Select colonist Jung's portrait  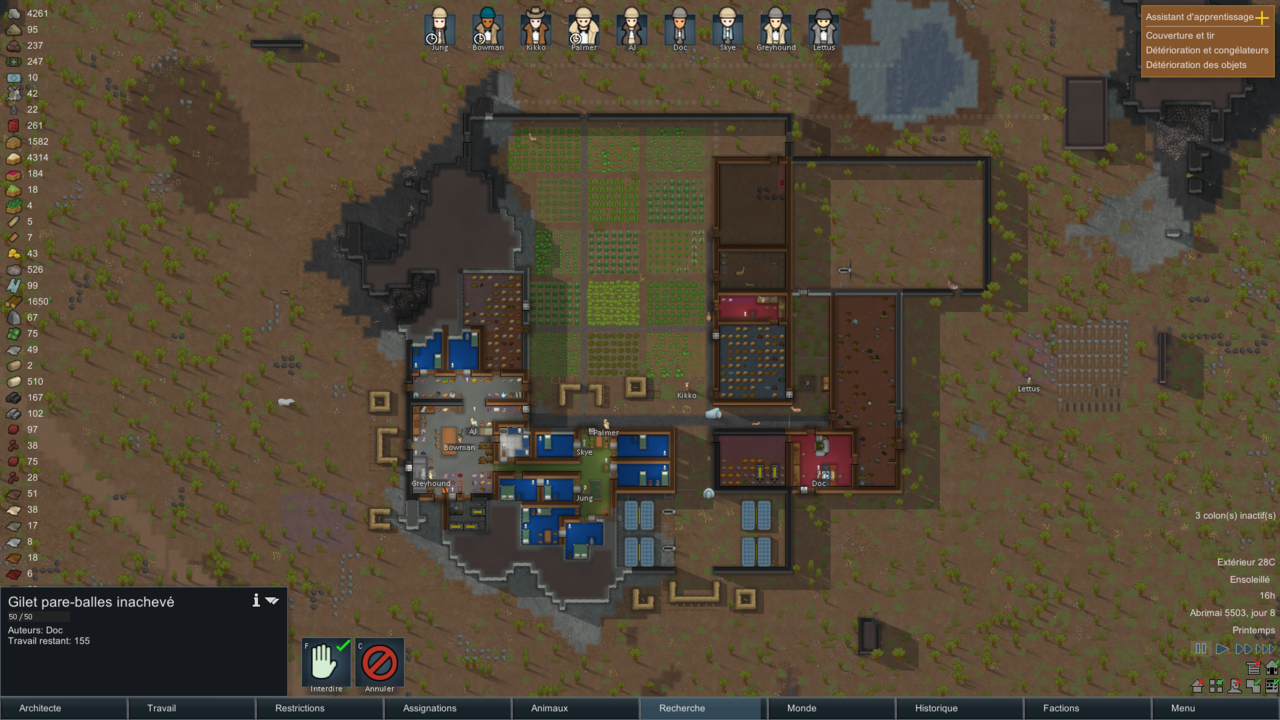(439, 26)
